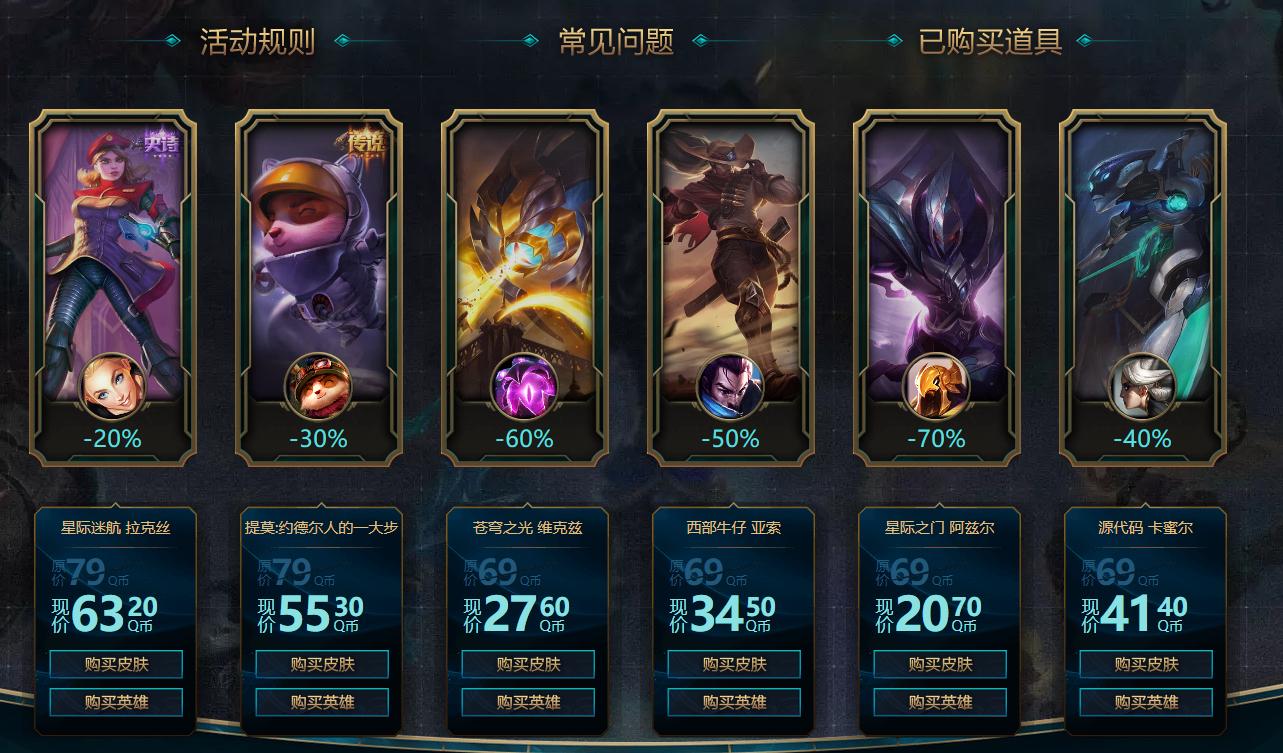Click 购买英雄 on the Yasuo card
This screenshot has width=1283, height=753.
click(x=735, y=702)
